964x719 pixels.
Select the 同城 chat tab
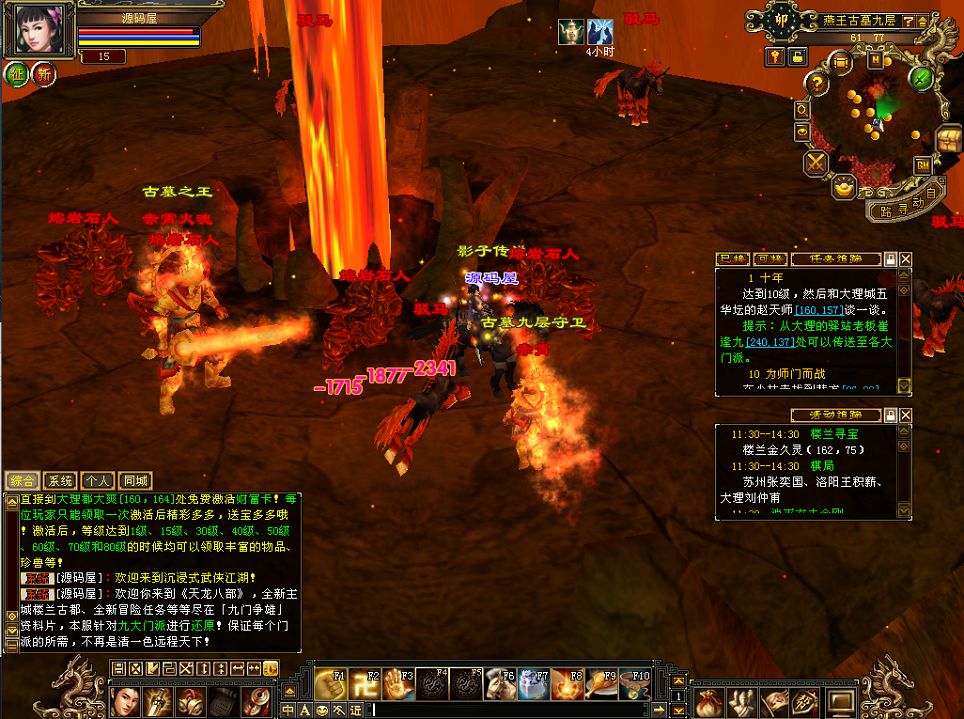[133, 481]
